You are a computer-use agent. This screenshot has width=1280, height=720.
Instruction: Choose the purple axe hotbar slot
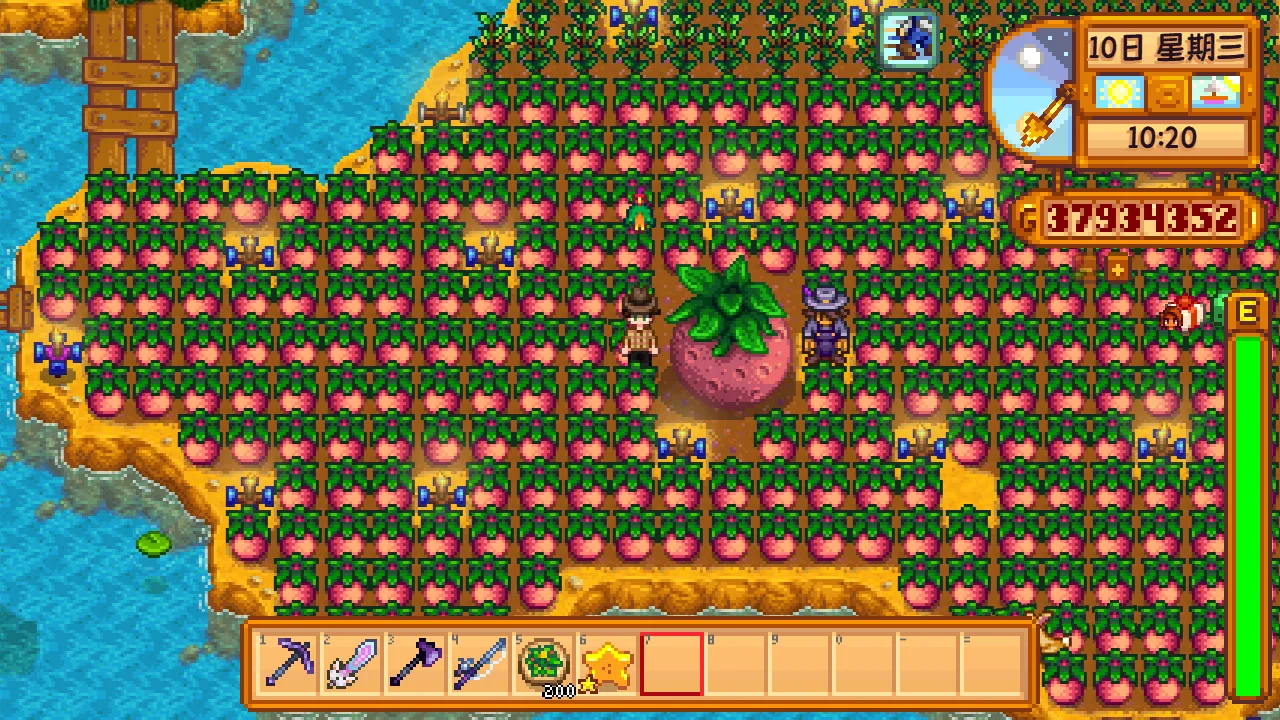click(x=415, y=663)
